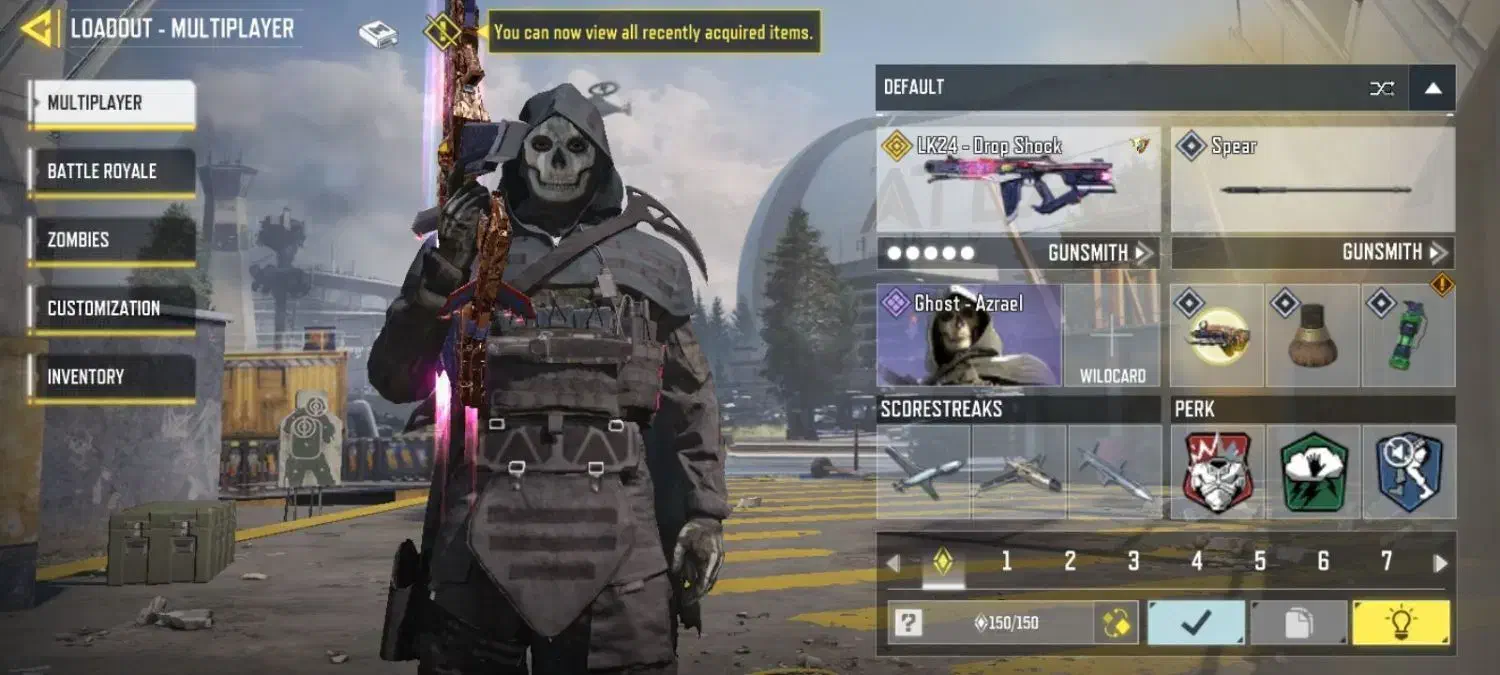Image resolution: width=1500 pixels, height=675 pixels.
Task: Click the shuffle icon in Default bar
Action: [x=1382, y=88]
